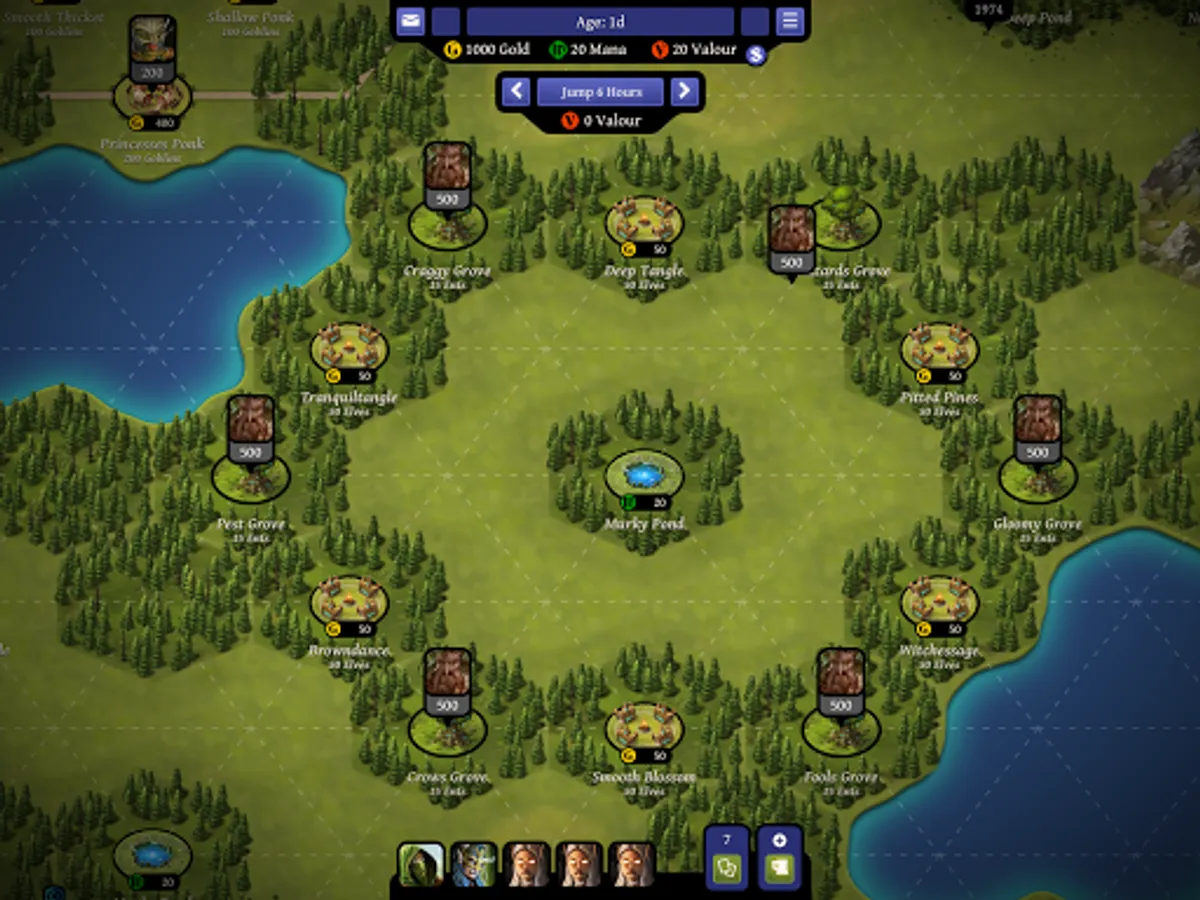Choose the Witchessage village marker
The width and height of the screenshot is (1200, 900).
click(939, 602)
